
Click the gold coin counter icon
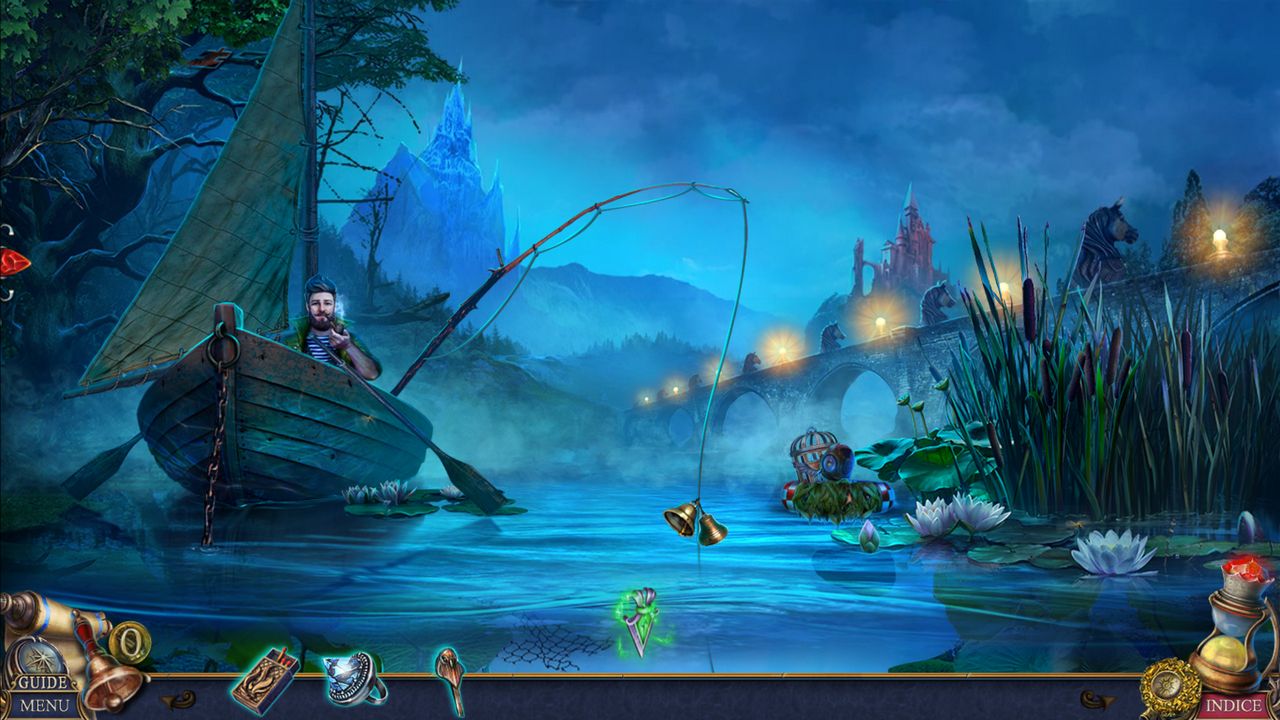129,641
